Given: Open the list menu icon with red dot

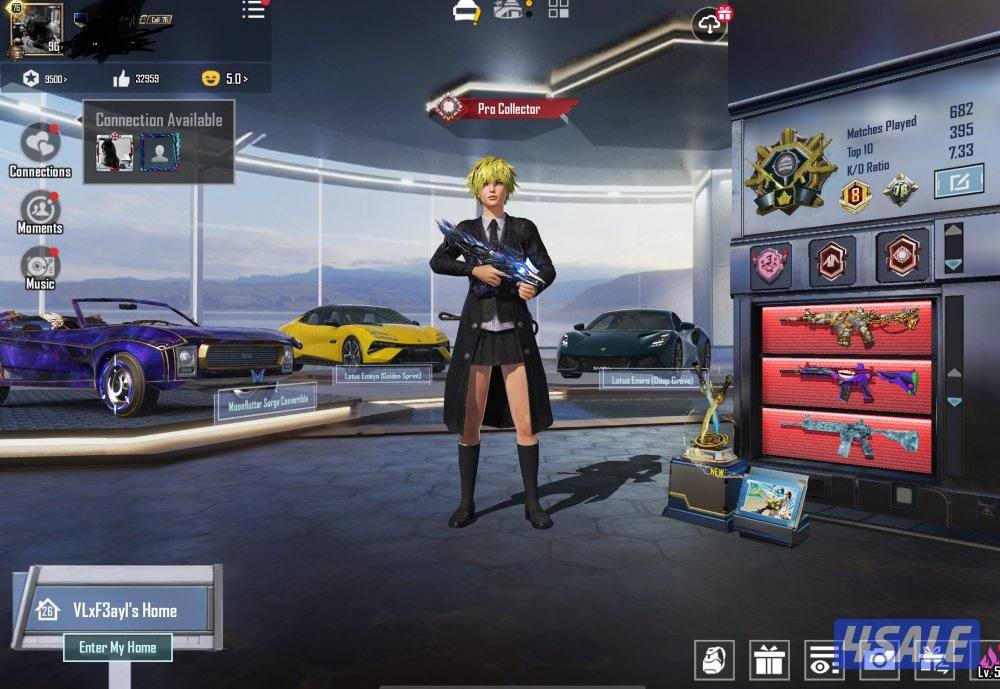Looking at the screenshot, I should (254, 11).
